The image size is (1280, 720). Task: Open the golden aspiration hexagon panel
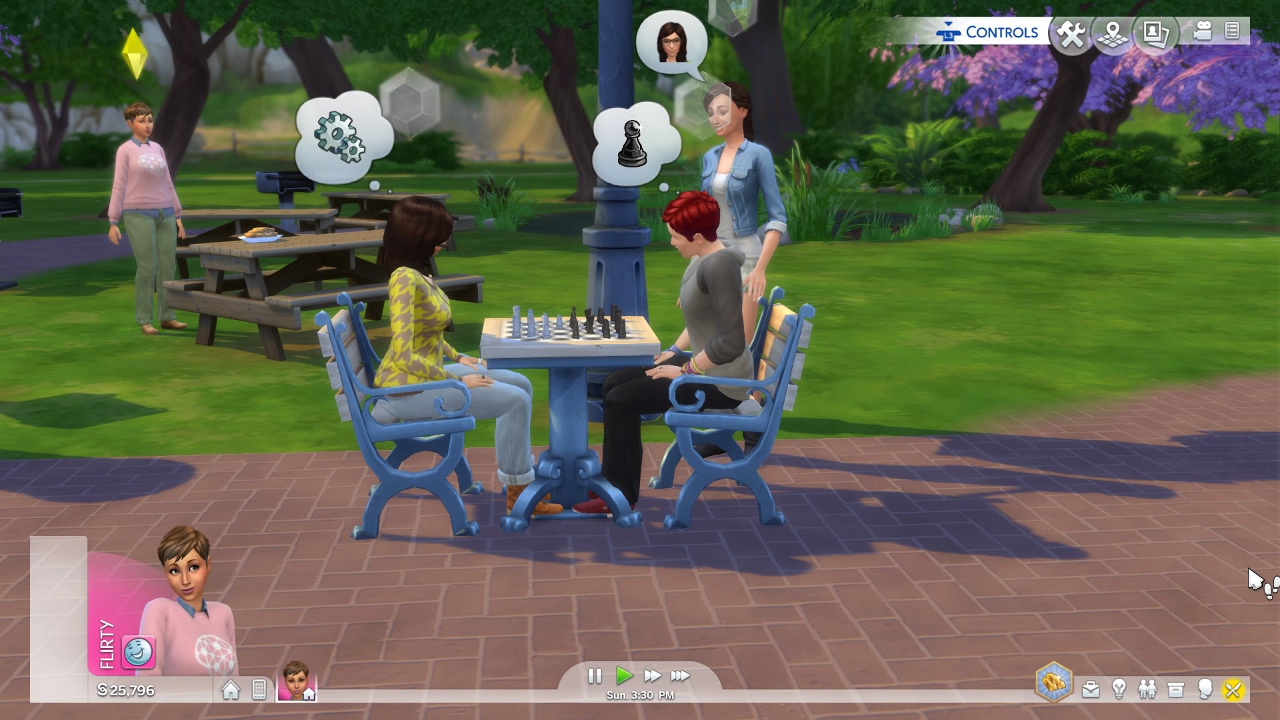[1054, 684]
